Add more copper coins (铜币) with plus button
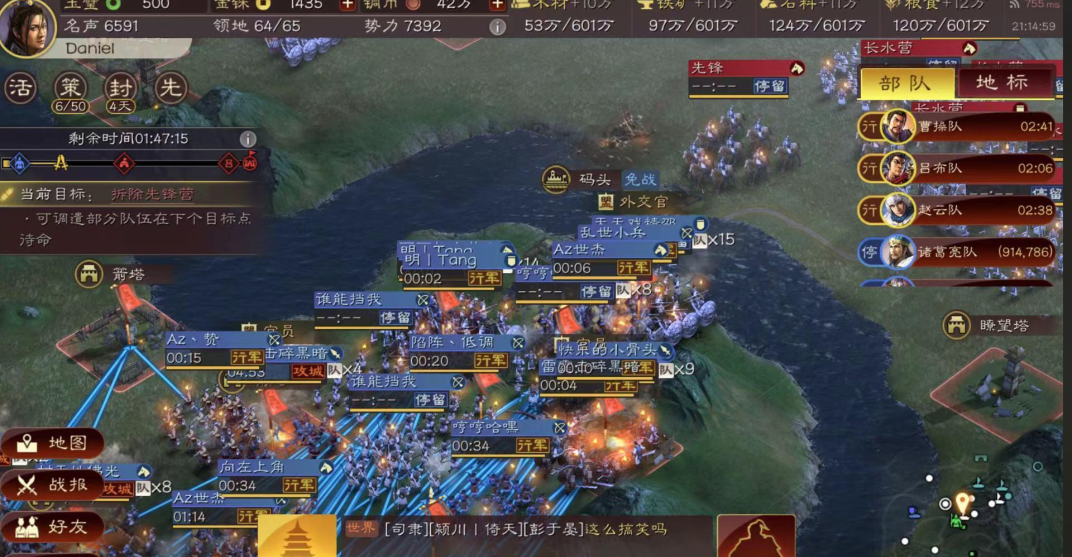 (497, 5)
